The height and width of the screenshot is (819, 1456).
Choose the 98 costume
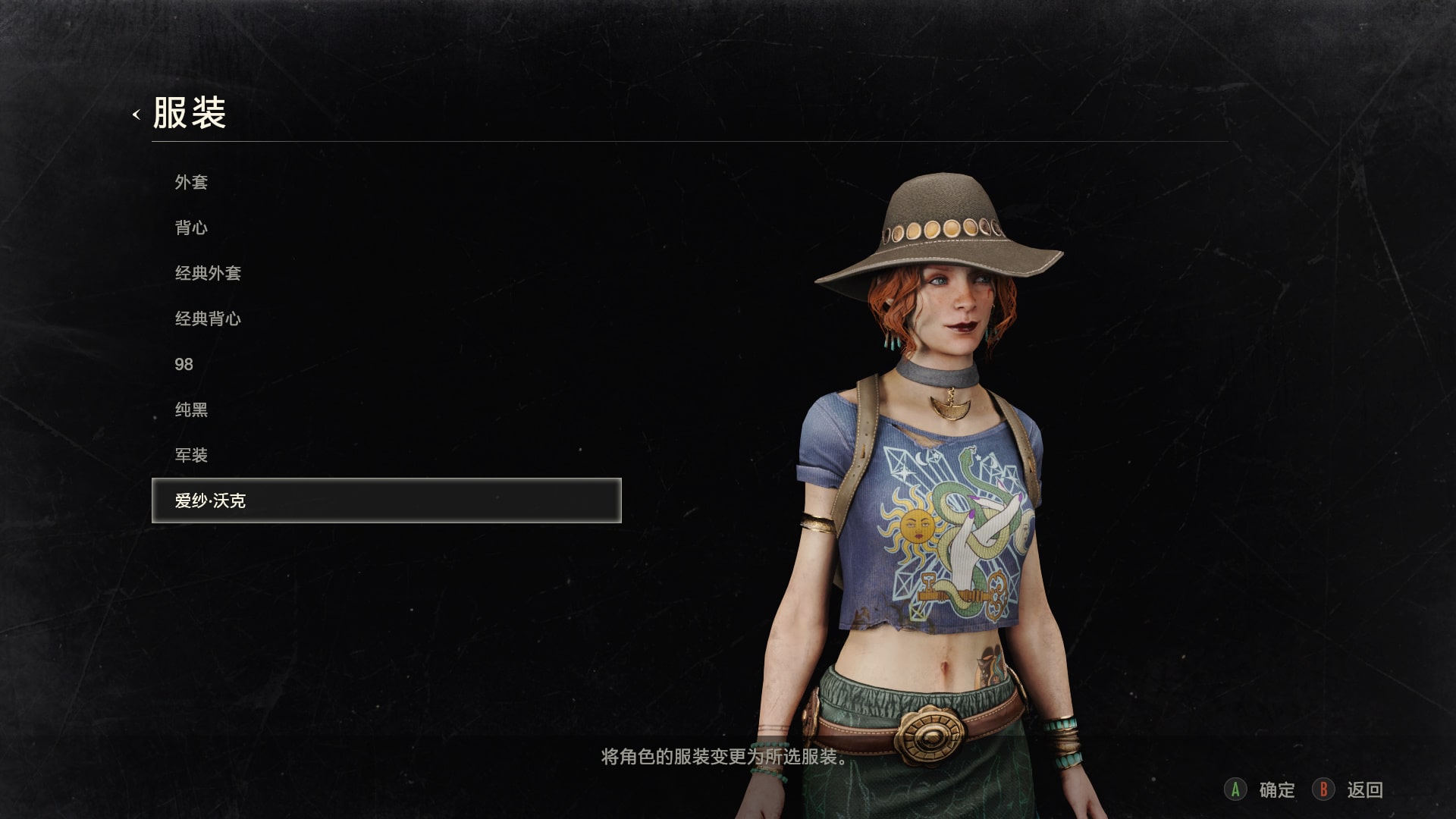coord(184,364)
